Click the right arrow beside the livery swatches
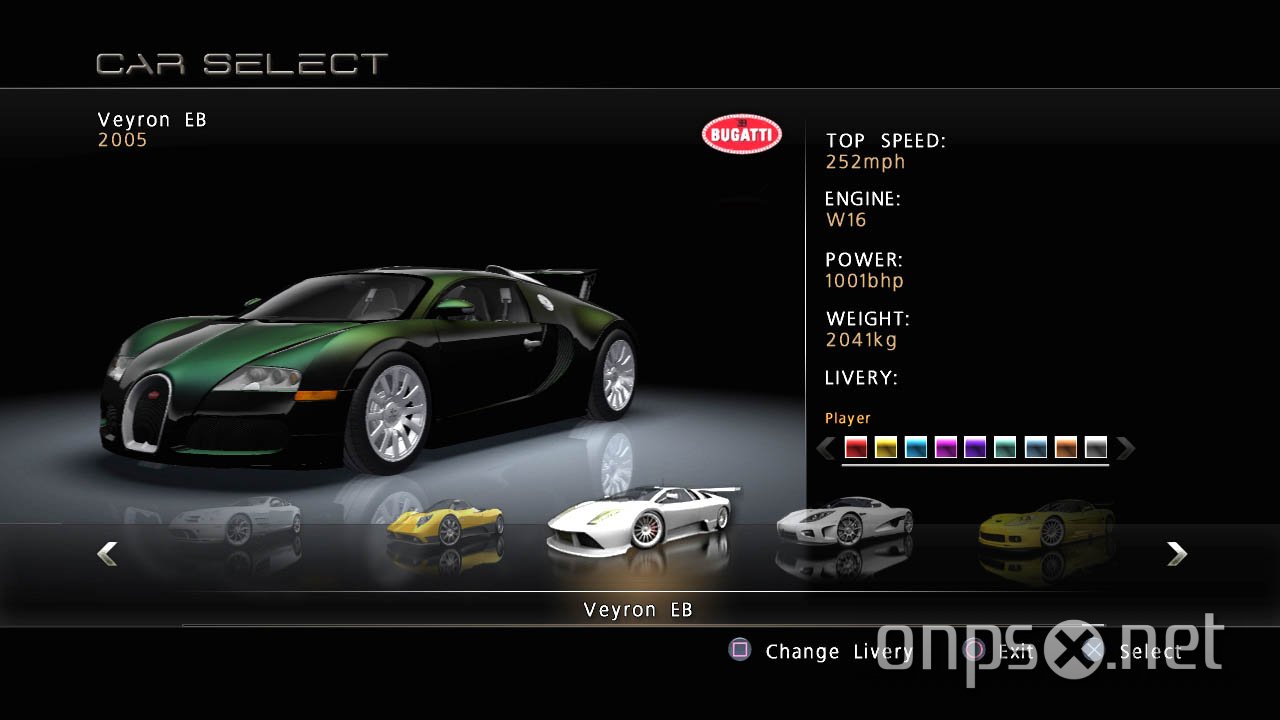The height and width of the screenshot is (720, 1280). [1127, 448]
